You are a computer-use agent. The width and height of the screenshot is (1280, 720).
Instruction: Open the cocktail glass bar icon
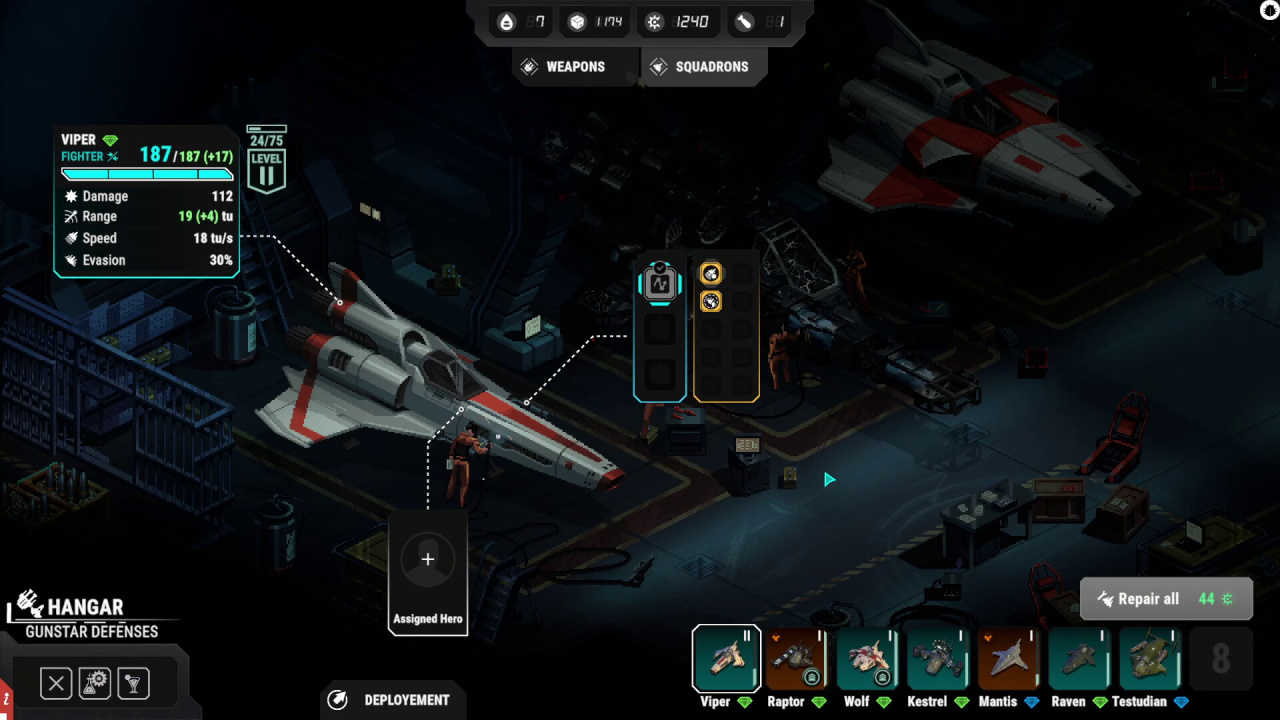pyautogui.click(x=133, y=684)
